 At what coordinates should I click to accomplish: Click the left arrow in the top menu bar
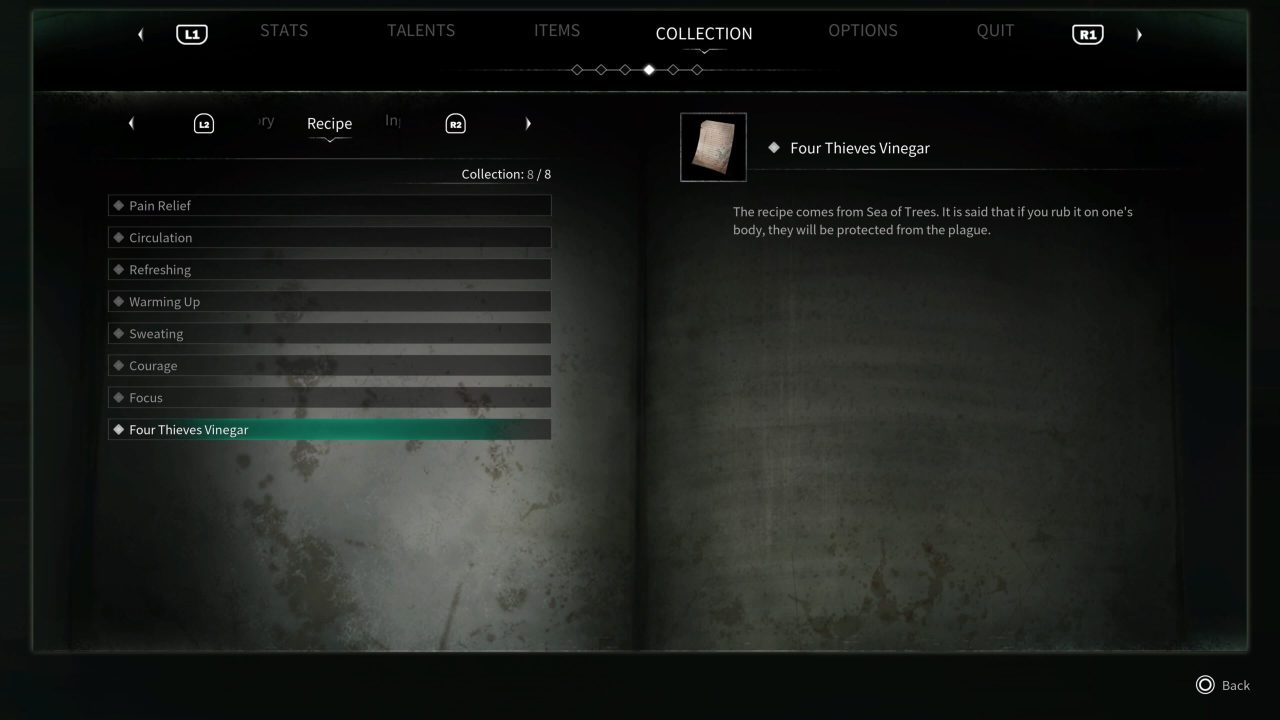click(x=140, y=33)
